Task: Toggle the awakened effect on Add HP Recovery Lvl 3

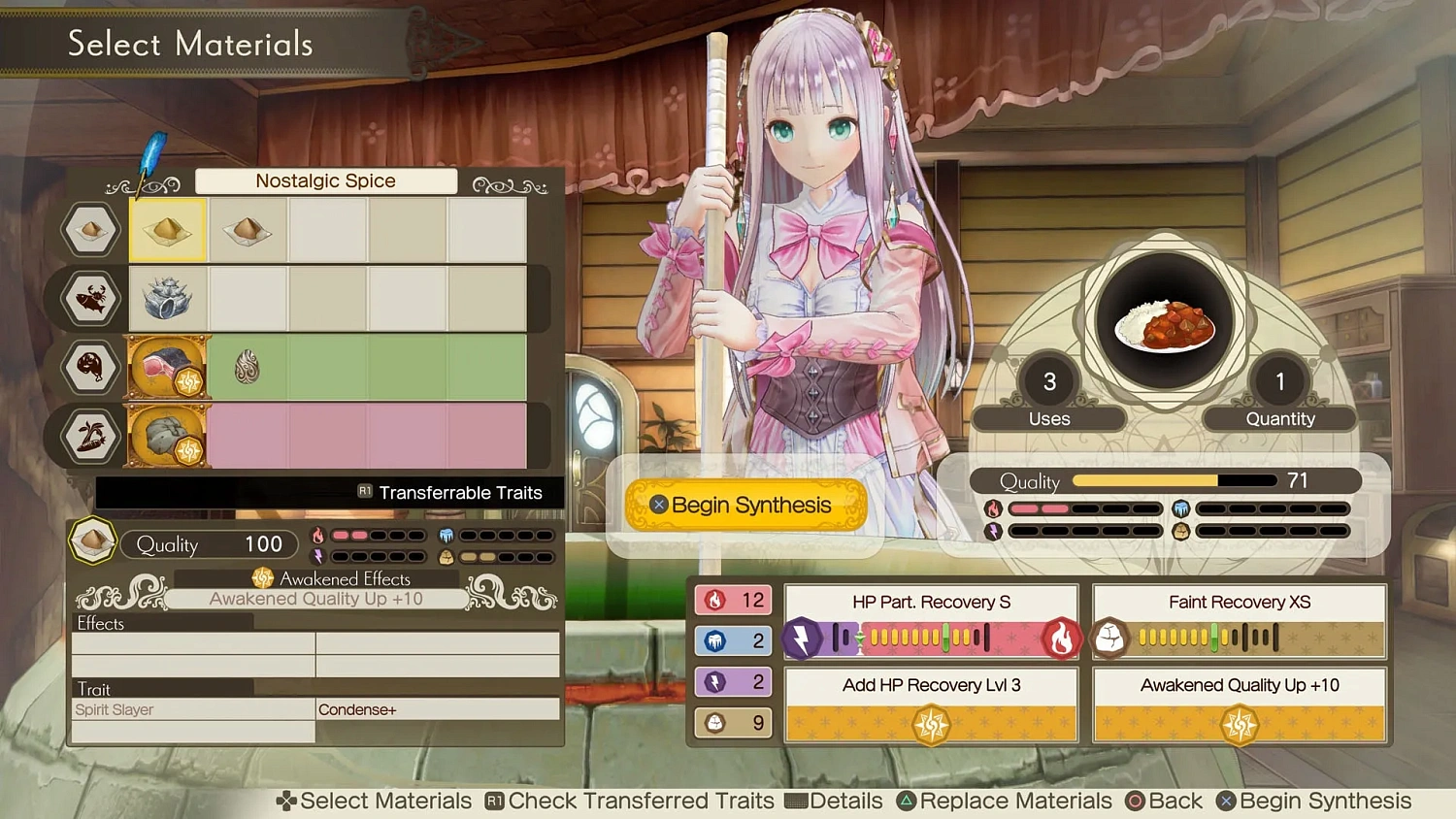Action: click(x=931, y=724)
